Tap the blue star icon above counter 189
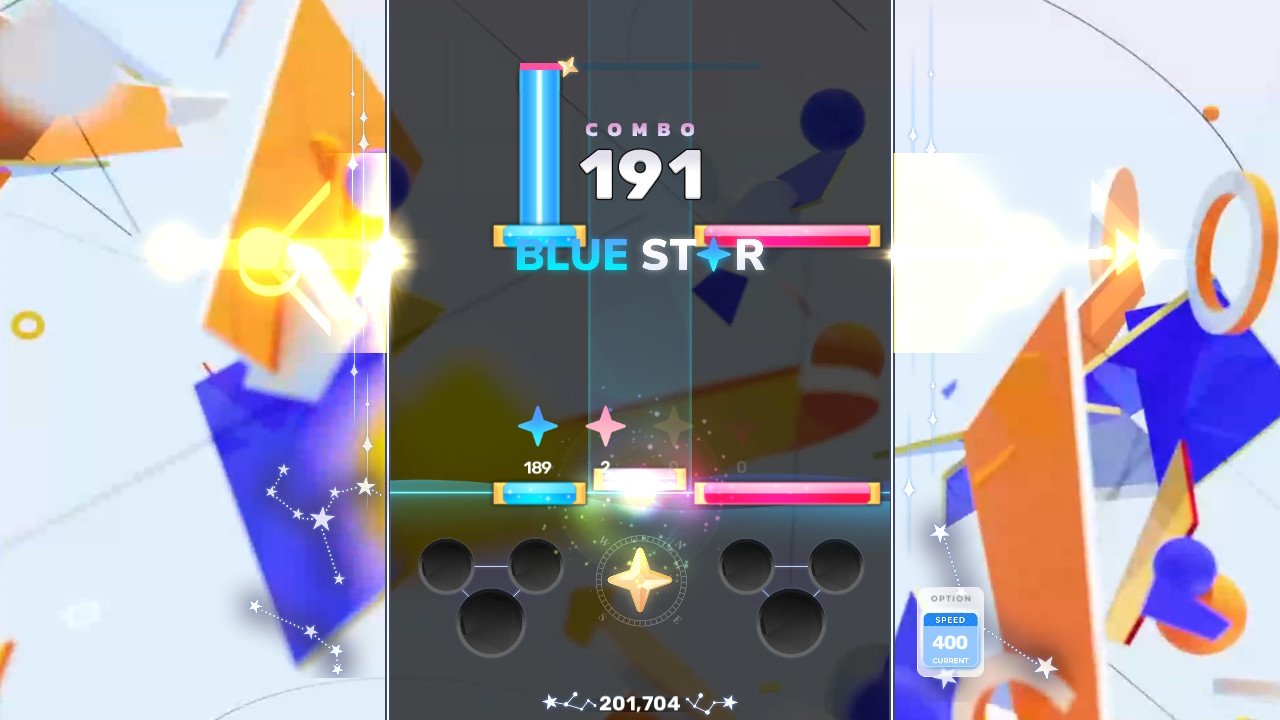The width and height of the screenshot is (1280, 720). click(x=537, y=427)
